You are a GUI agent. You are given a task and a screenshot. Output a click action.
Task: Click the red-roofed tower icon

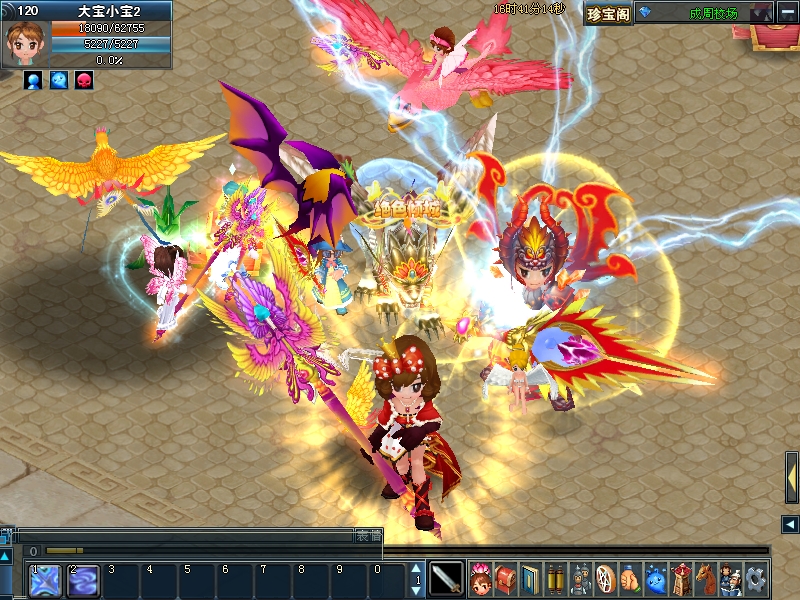tap(681, 578)
